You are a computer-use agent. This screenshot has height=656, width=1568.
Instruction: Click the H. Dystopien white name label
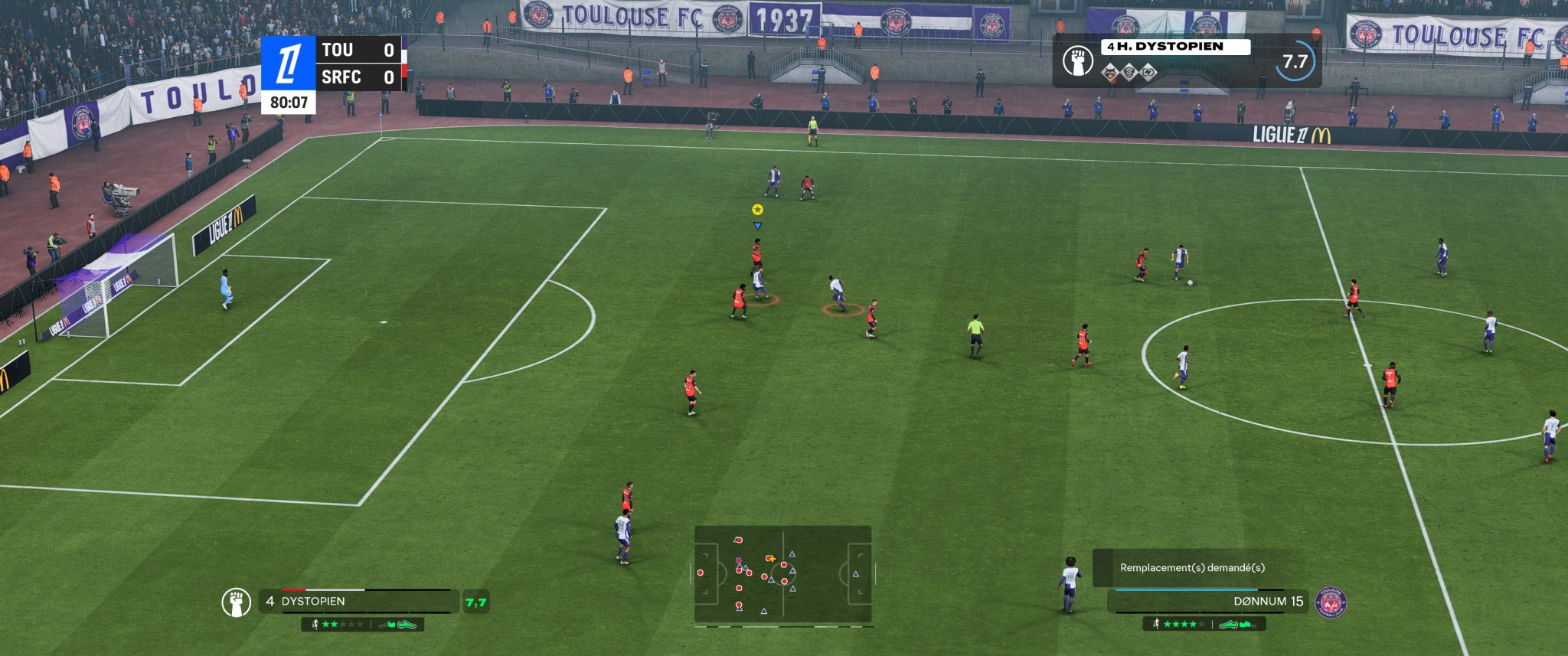coord(1175,47)
